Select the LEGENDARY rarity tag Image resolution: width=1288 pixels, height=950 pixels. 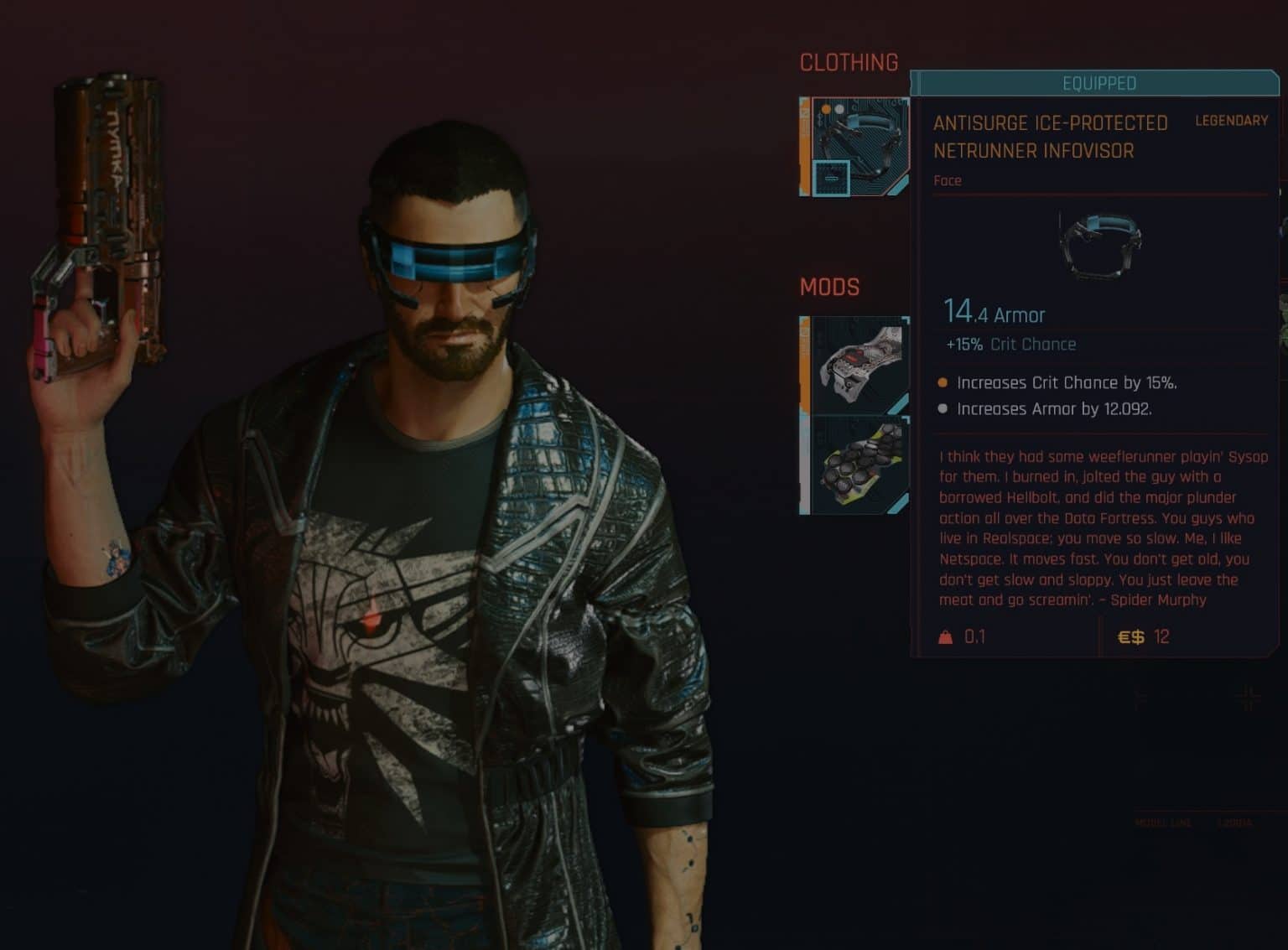pyautogui.click(x=1231, y=121)
